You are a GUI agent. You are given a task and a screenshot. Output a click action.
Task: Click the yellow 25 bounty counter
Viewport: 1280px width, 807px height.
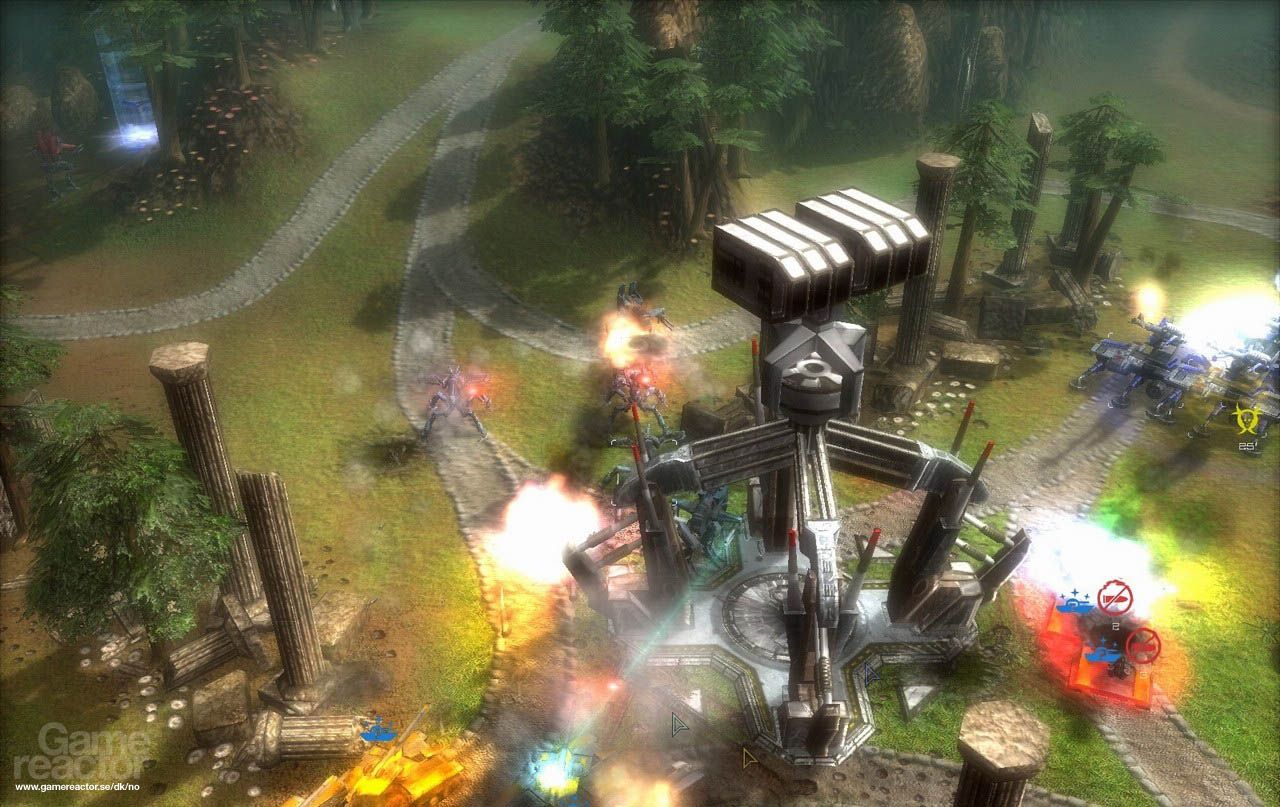click(x=1245, y=445)
